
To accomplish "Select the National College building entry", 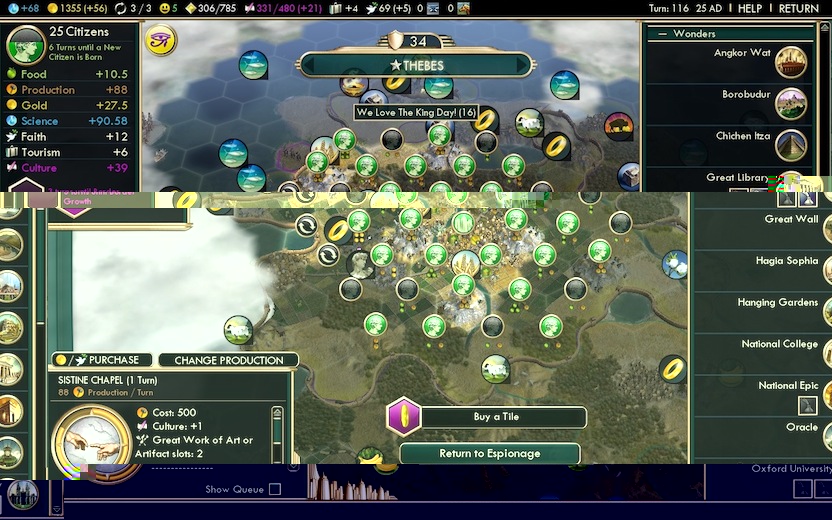I will (780, 344).
